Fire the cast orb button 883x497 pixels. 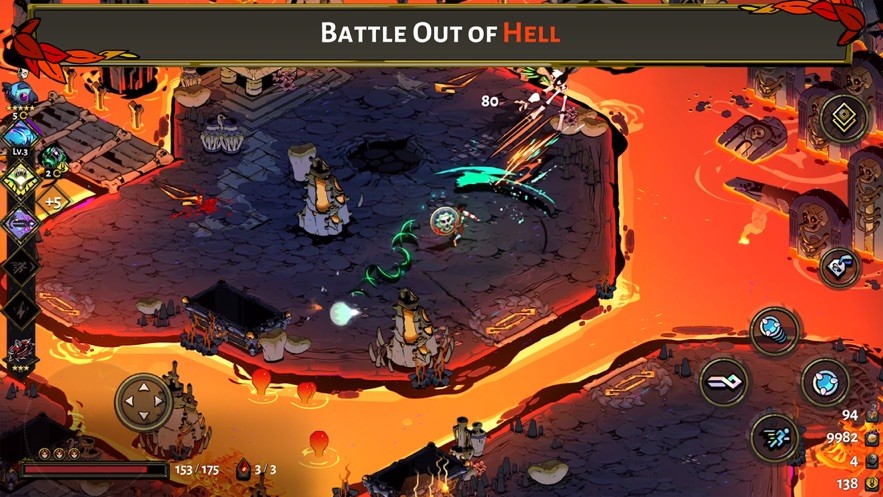(x=826, y=381)
